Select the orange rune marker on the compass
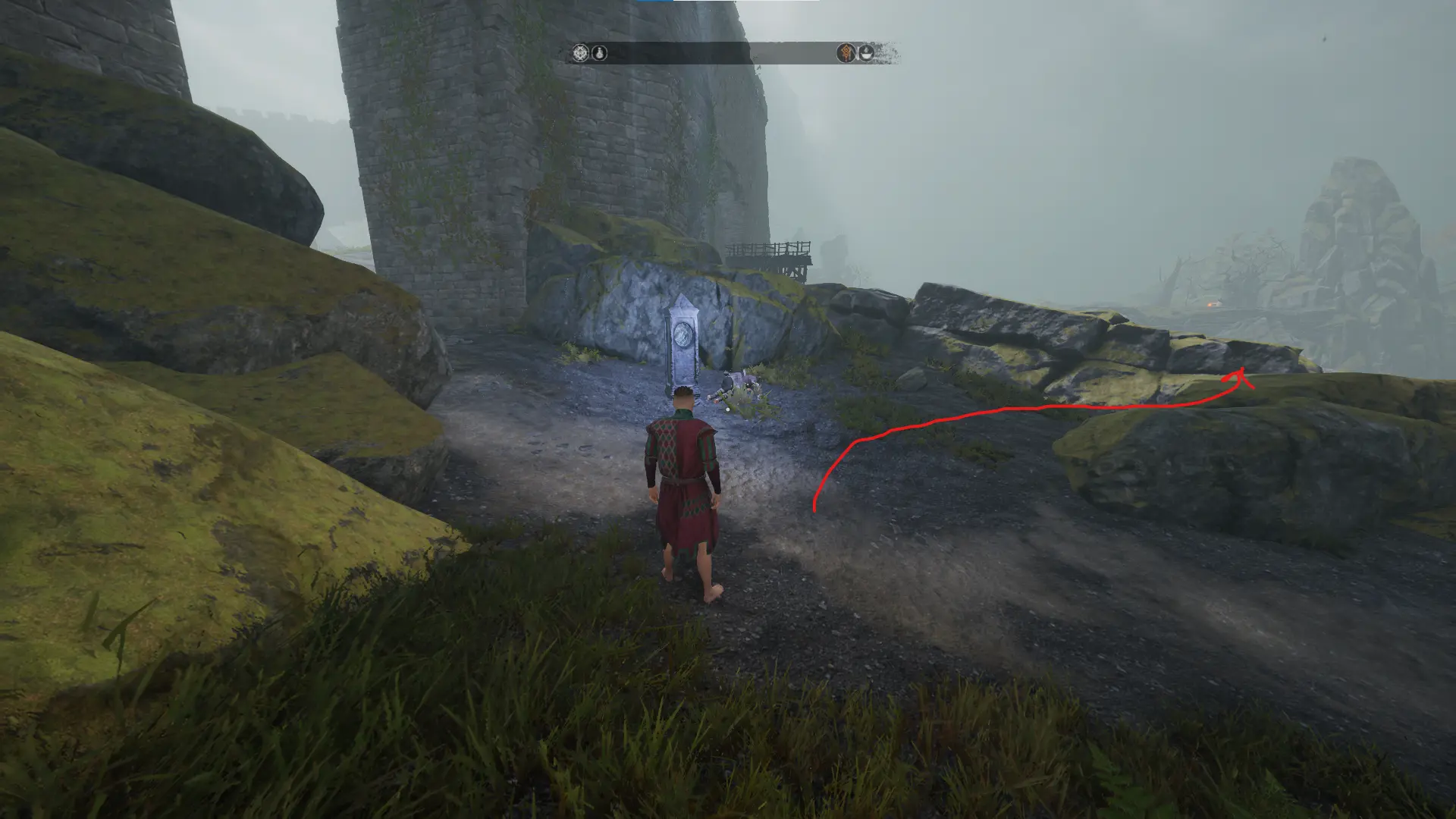The height and width of the screenshot is (819, 1456). click(x=846, y=53)
